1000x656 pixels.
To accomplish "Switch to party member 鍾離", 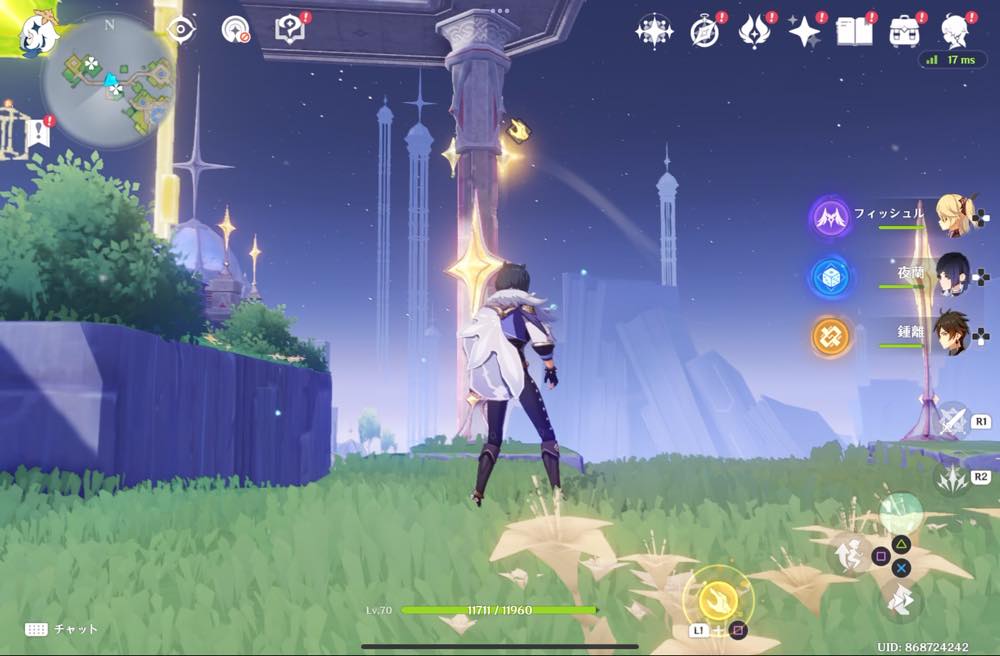I will click(x=950, y=333).
